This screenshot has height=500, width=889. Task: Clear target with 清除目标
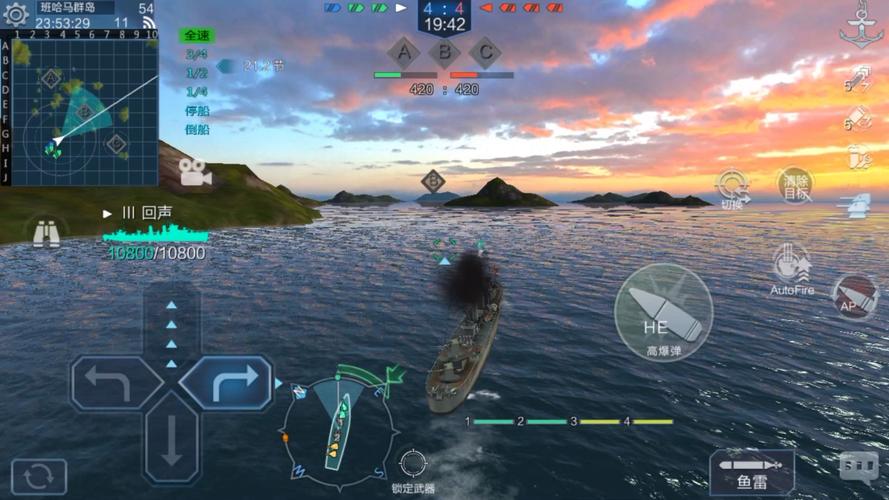coord(796,186)
